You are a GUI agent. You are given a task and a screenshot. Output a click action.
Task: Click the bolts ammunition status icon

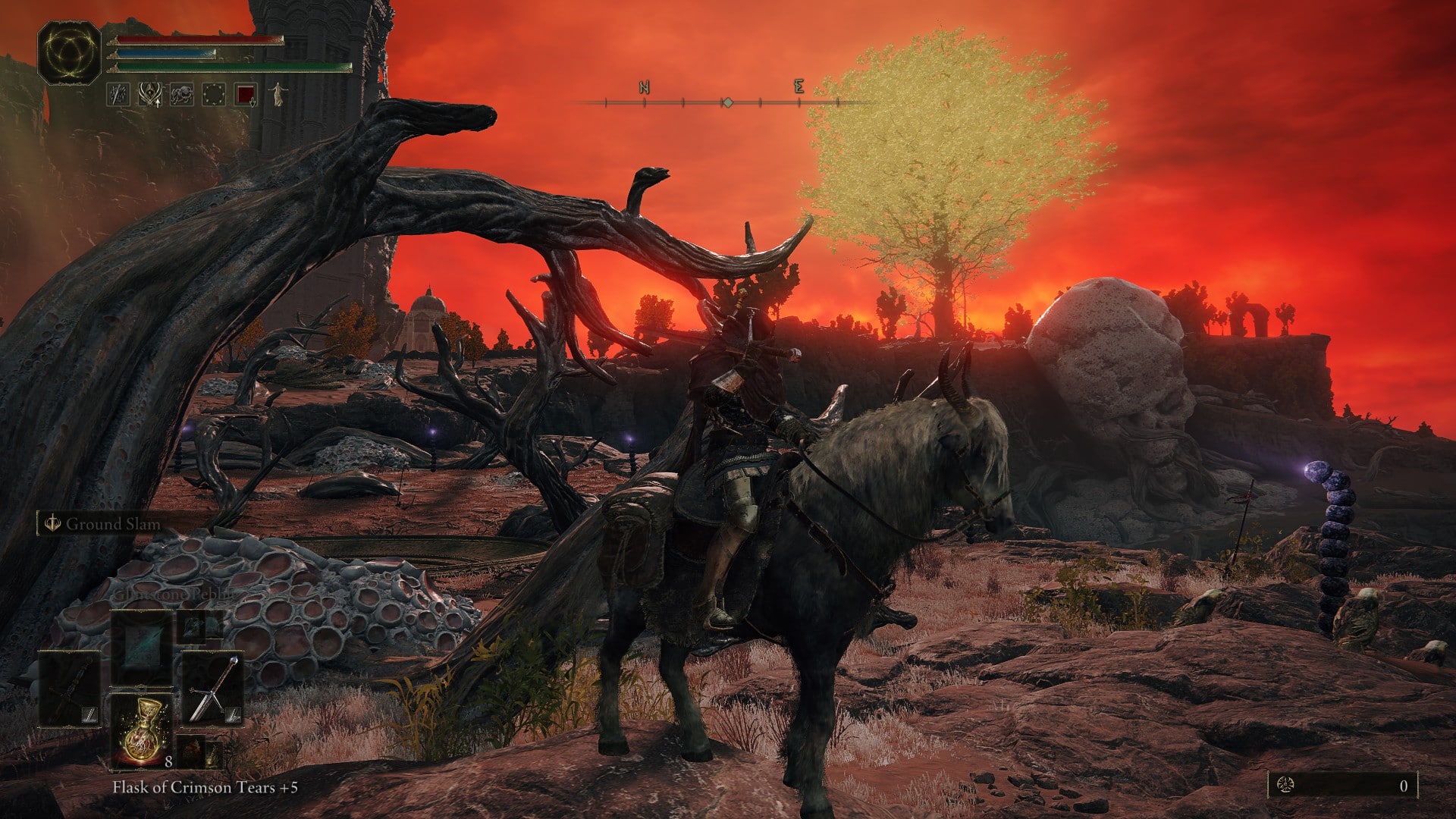coord(117,95)
